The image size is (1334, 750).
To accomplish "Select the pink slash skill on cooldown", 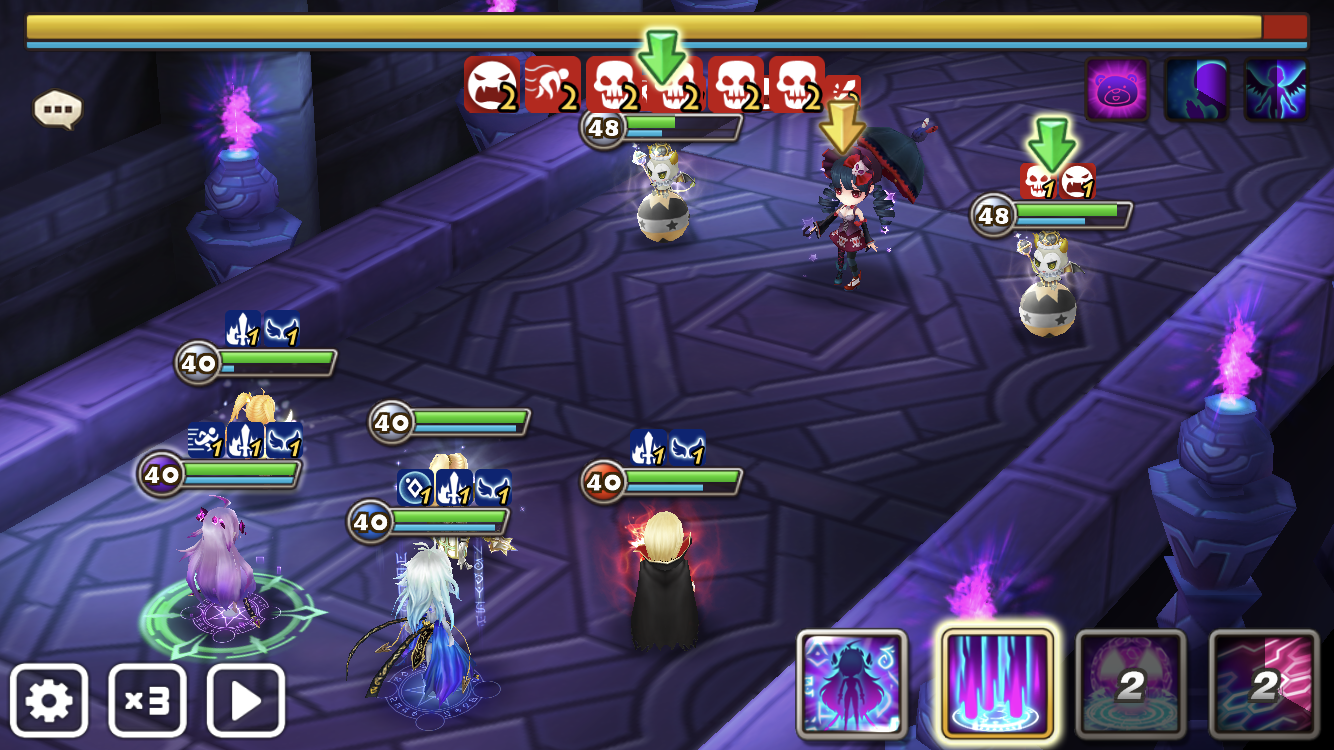I will 1264,684.
